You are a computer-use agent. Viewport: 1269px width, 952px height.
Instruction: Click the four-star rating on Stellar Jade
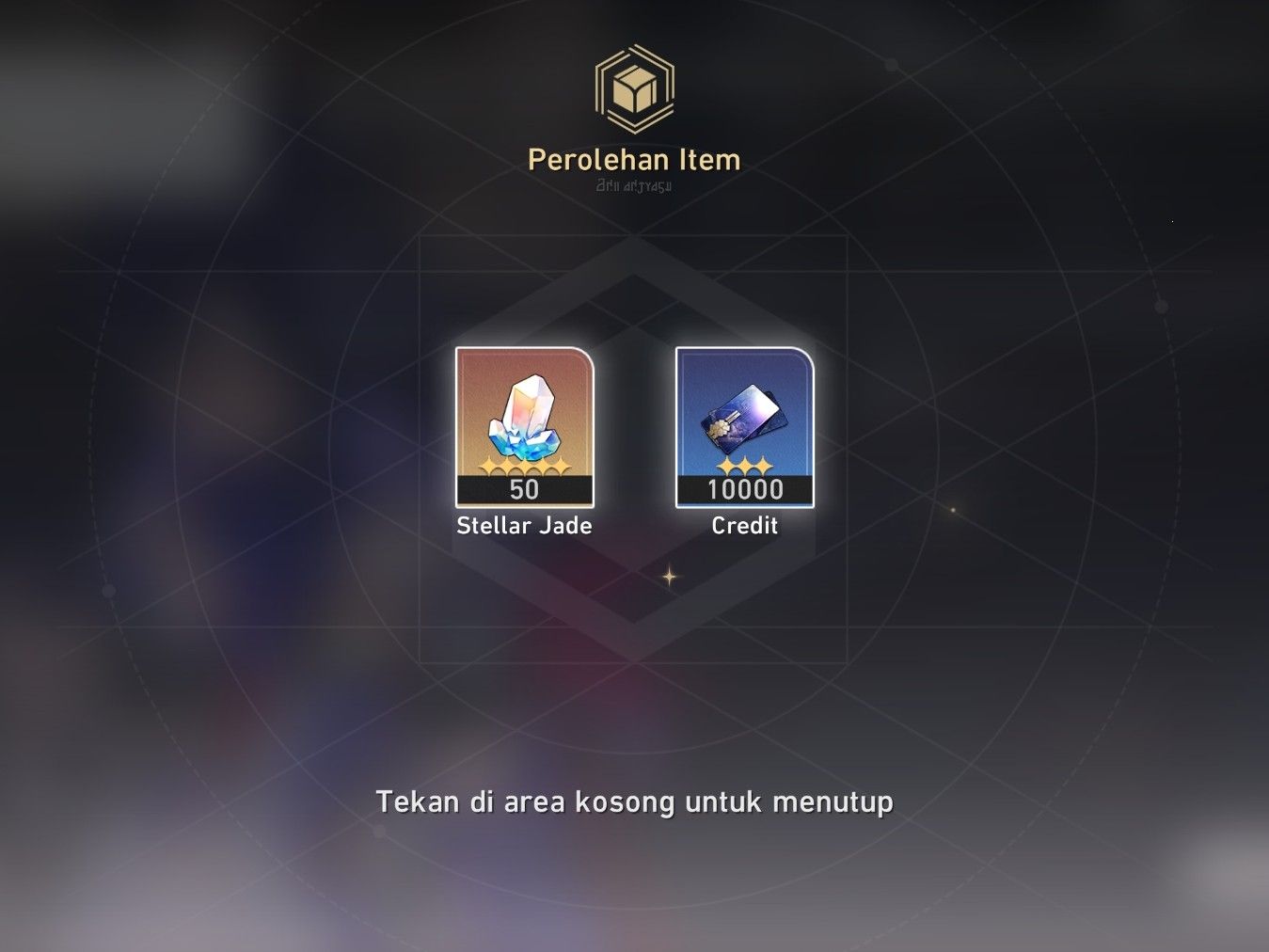click(x=524, y=466)
